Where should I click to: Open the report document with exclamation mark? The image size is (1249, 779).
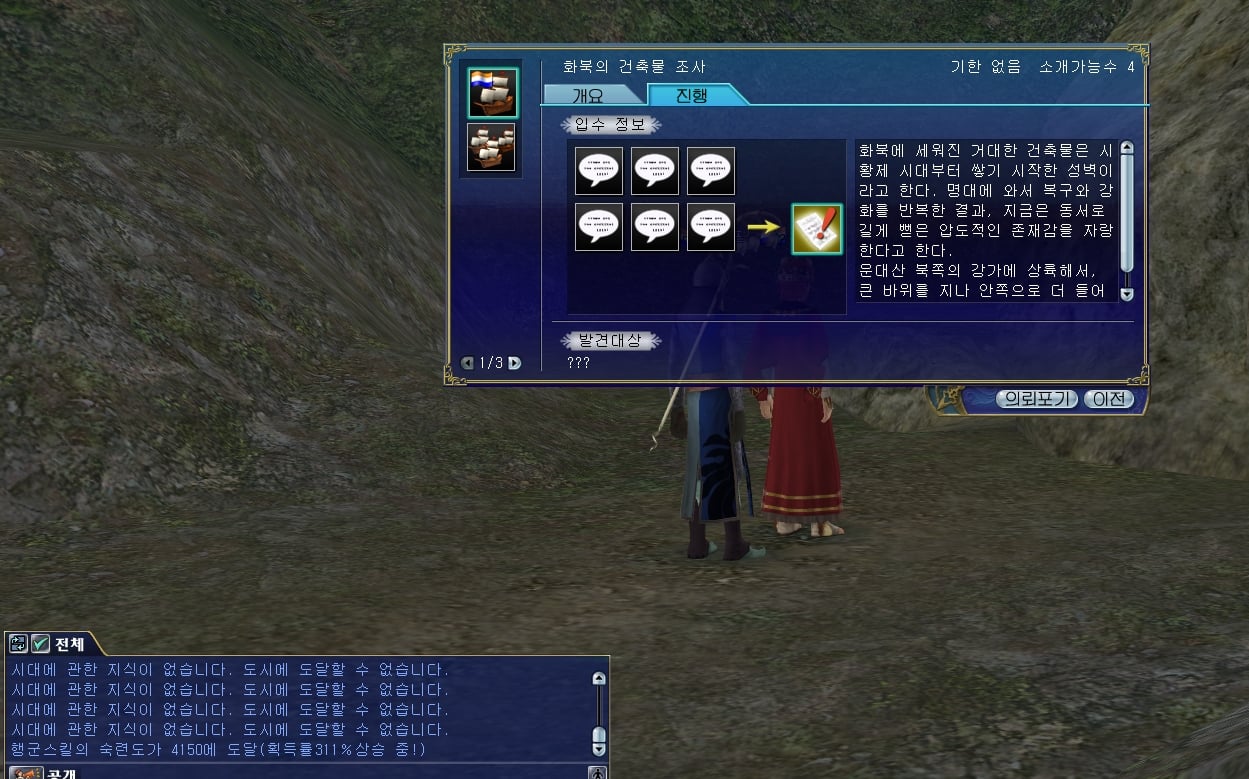[817, 228]
